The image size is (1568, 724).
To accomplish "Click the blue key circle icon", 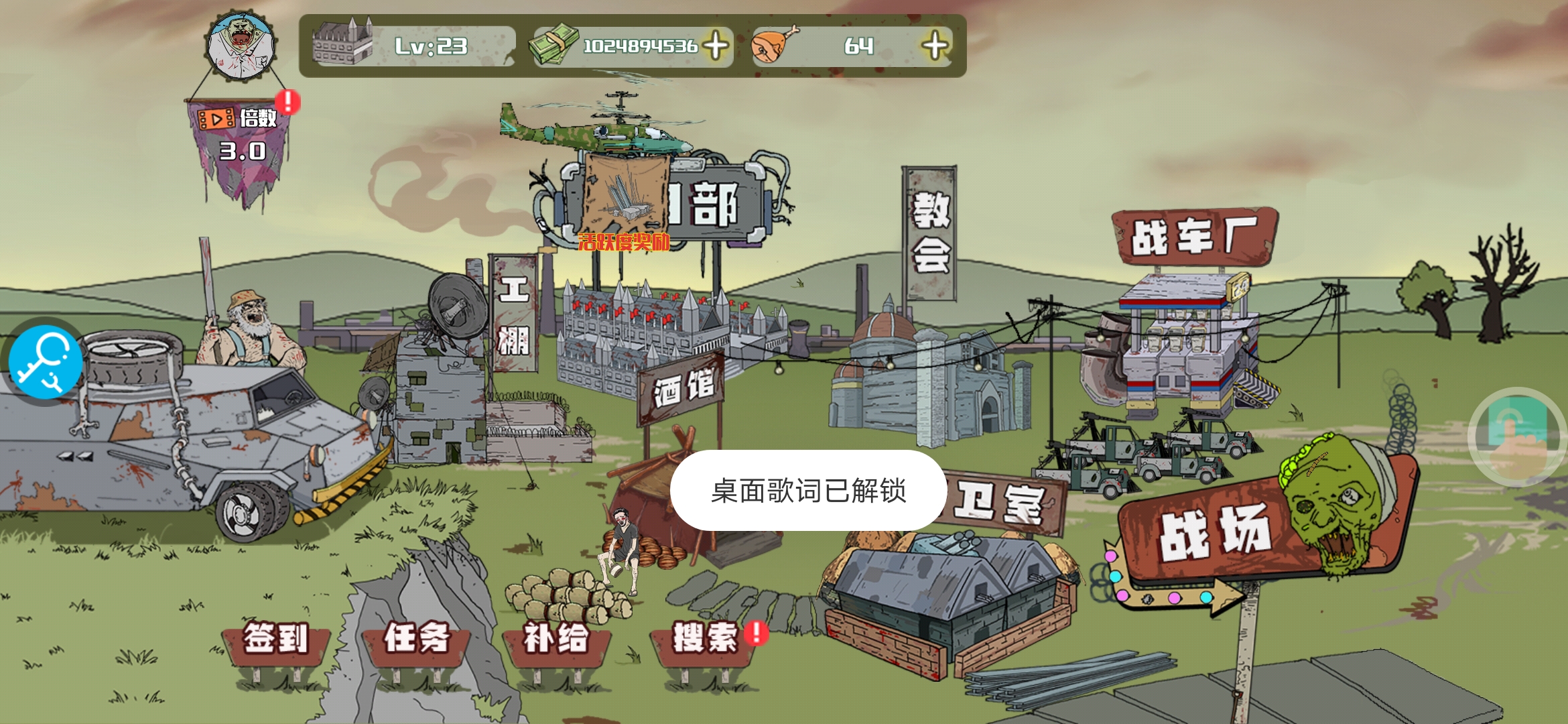I will point(44,363).
